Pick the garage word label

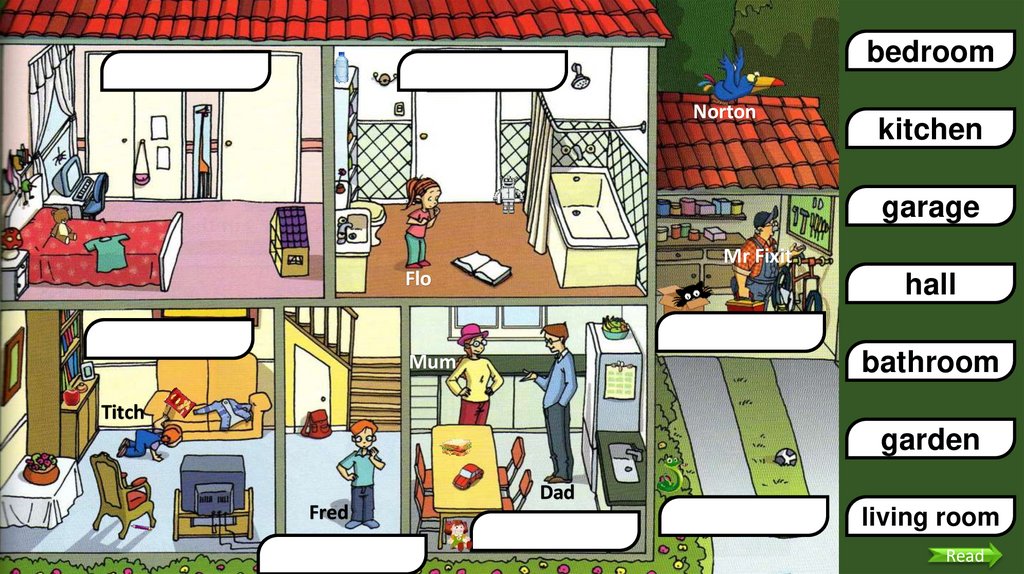[930, 207]
